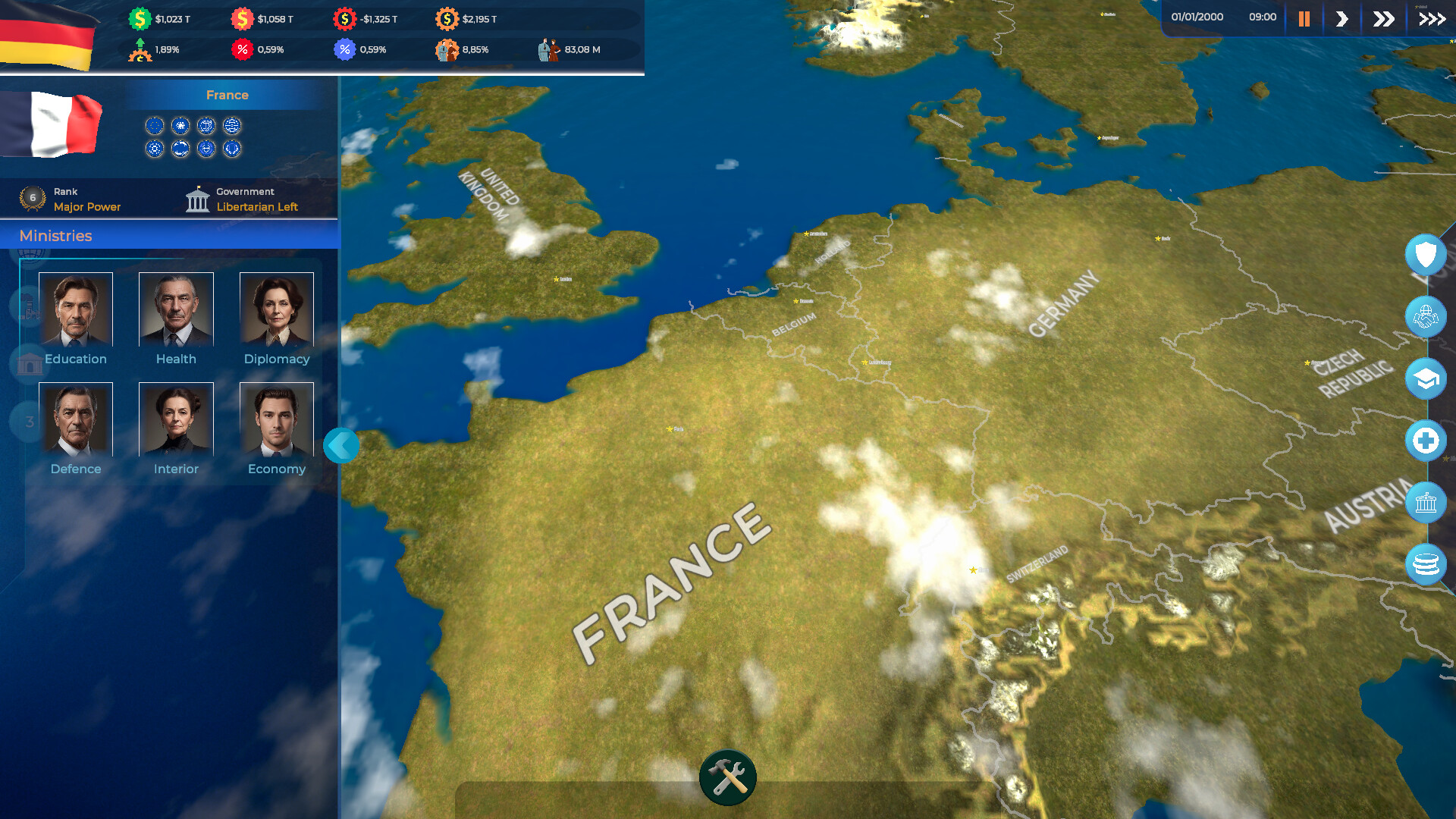Pause the game simulation
Screen dimensions: 1456x819
point(1304,18)
